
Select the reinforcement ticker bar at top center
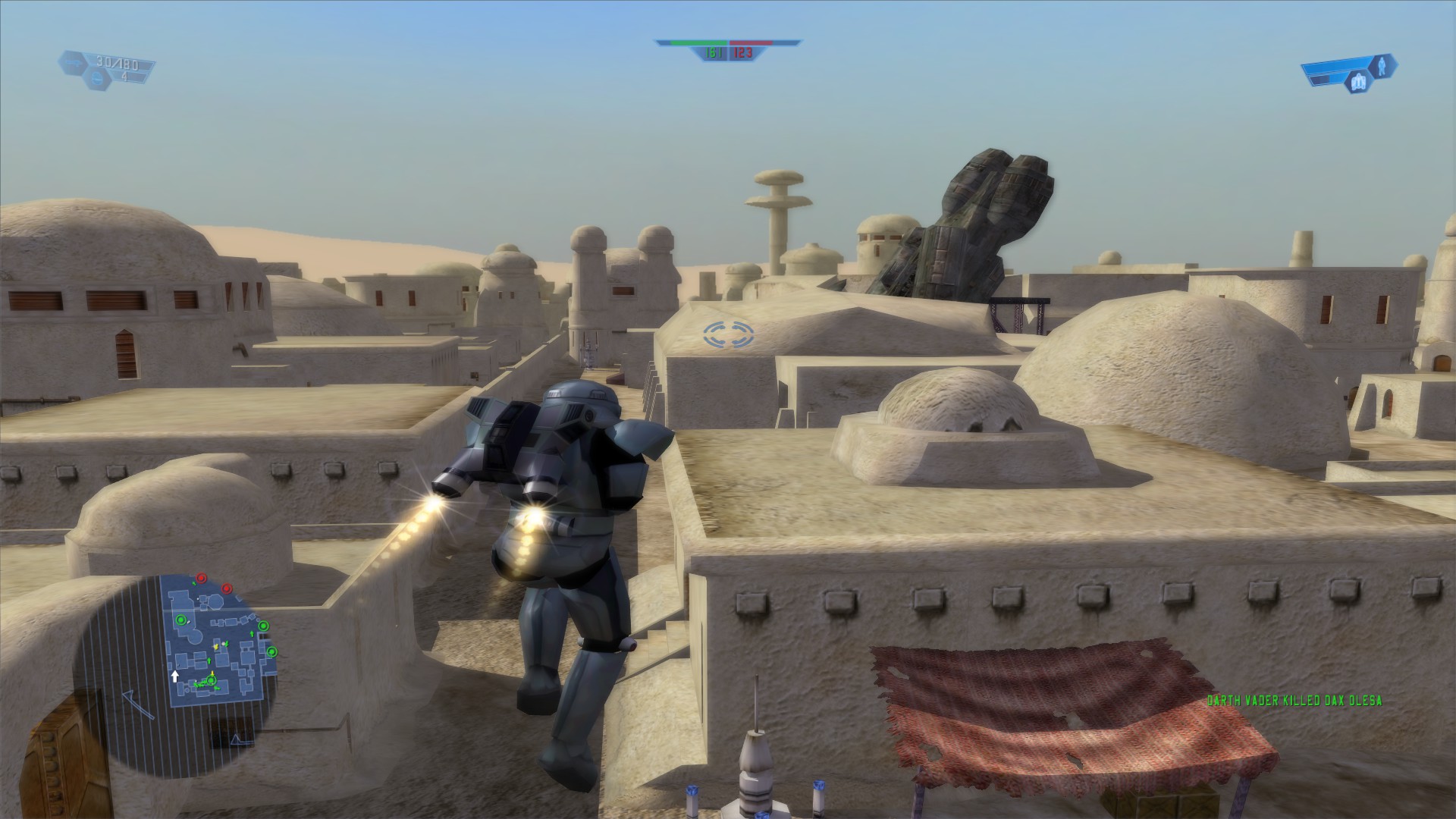[728, 45]
